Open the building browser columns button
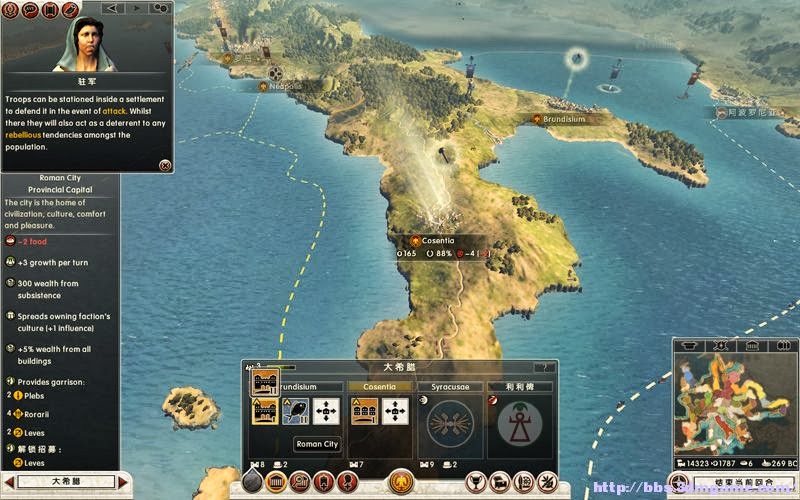Viewport: 800px width, 500px height. (275, 482)
